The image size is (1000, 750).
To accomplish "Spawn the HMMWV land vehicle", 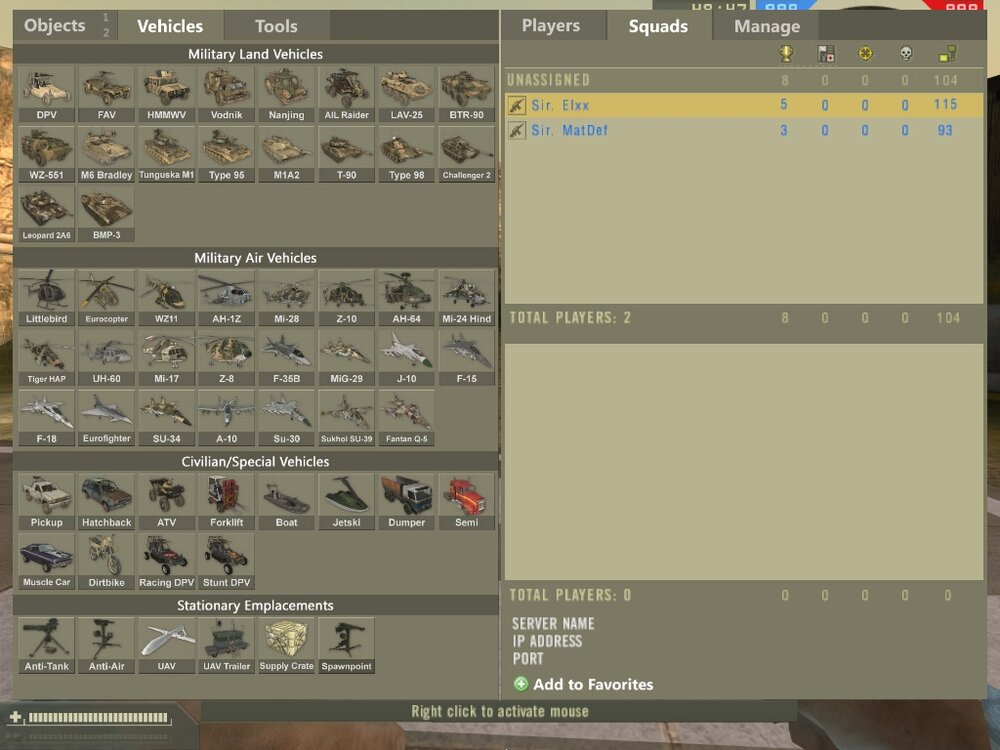I will 166,94.
